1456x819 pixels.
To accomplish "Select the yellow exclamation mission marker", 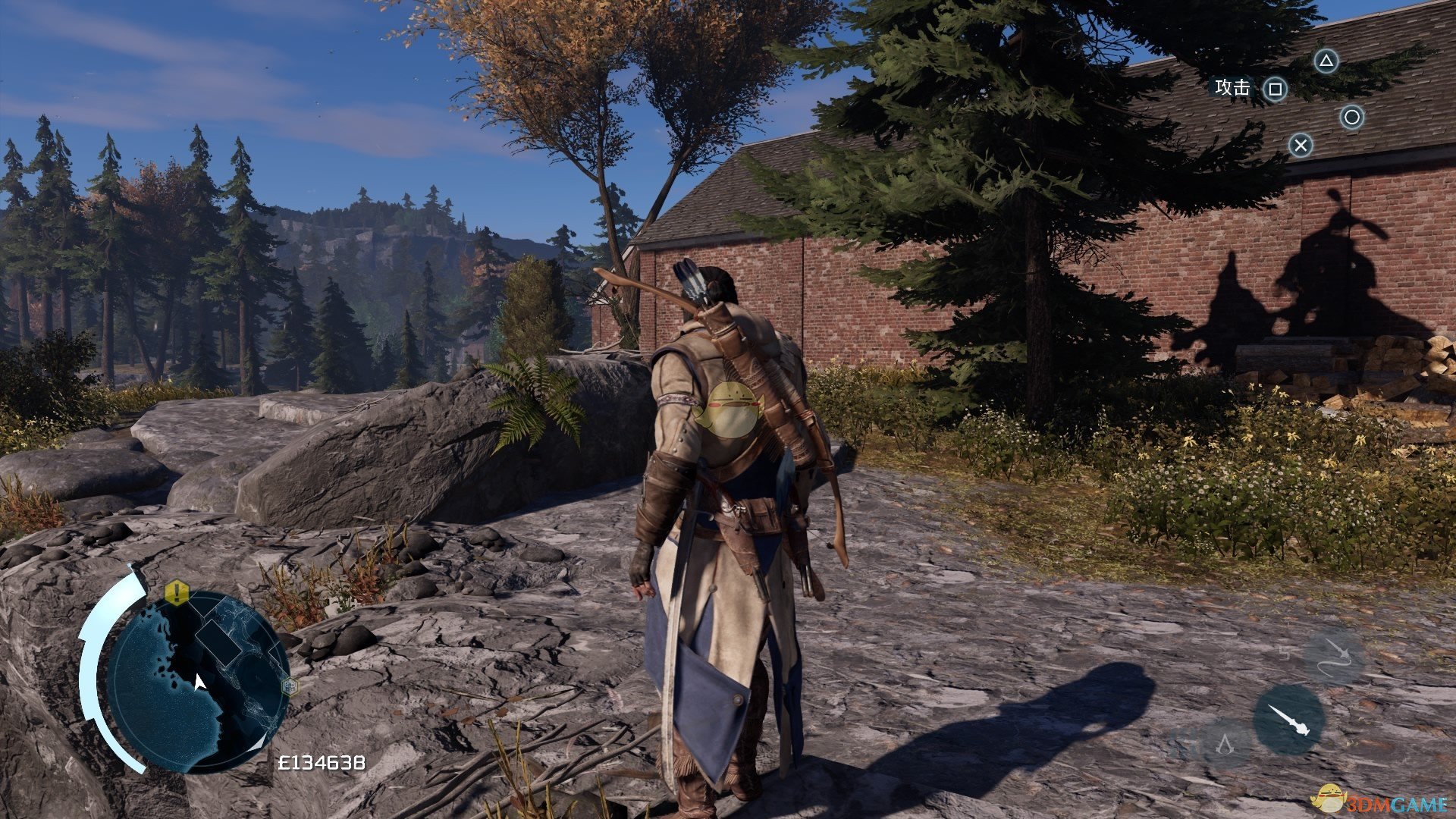I will point(176,591).
